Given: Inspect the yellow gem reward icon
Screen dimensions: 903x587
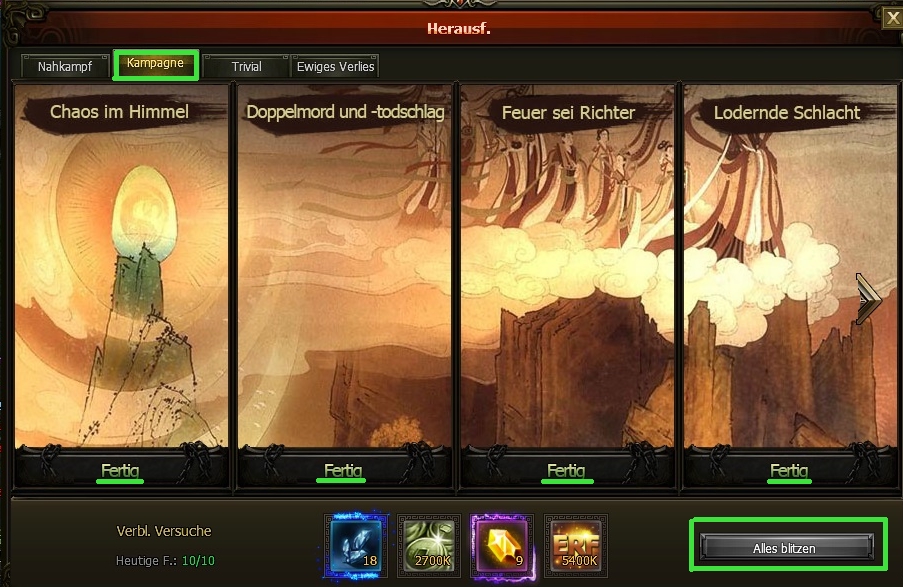Looking at the screenshot, I should pyautogui.click(x=503, y=546).
